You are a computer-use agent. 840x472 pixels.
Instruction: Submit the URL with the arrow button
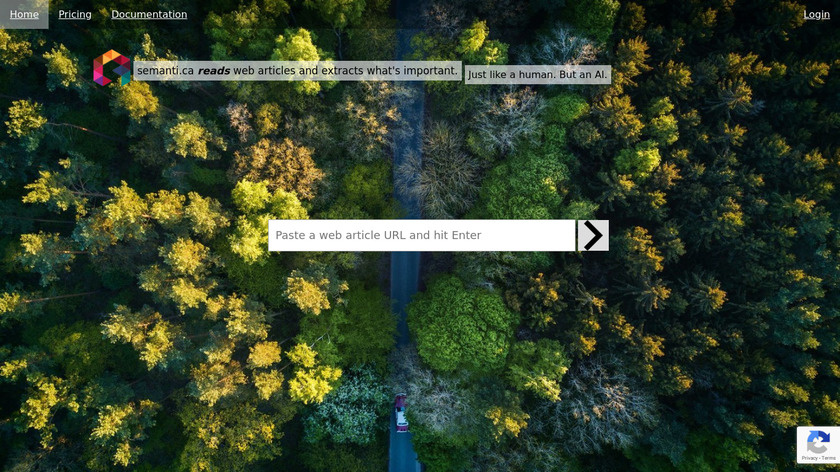pyautogui.click(x=593, y=235)
